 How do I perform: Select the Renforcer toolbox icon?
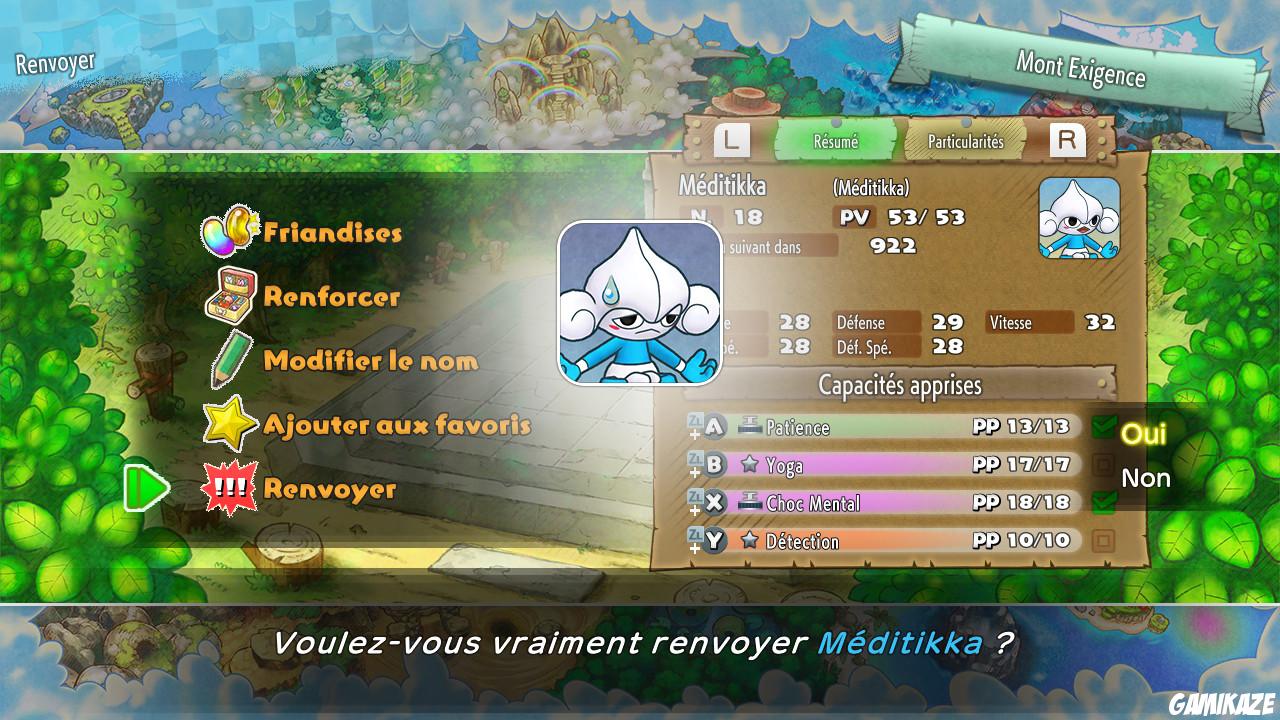click(x=228, y=295)
